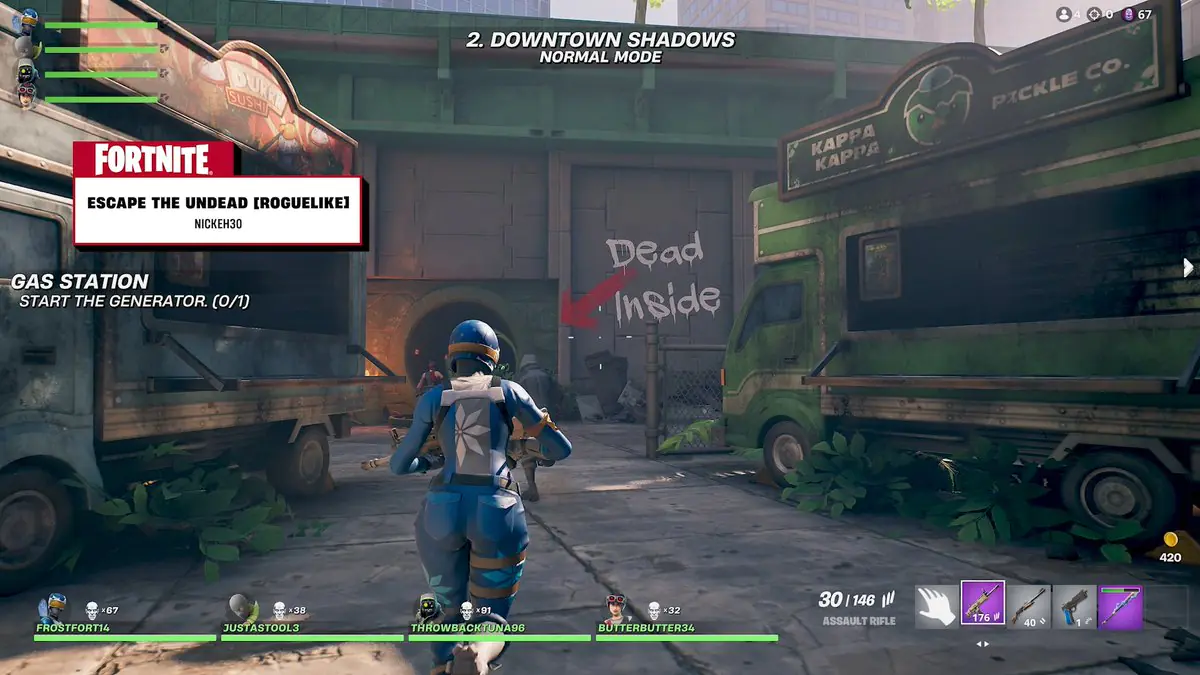Viewport: 1200px width, 675px height.
Task: Click the gold coin currency icon
Action: tap(1169, 540)
